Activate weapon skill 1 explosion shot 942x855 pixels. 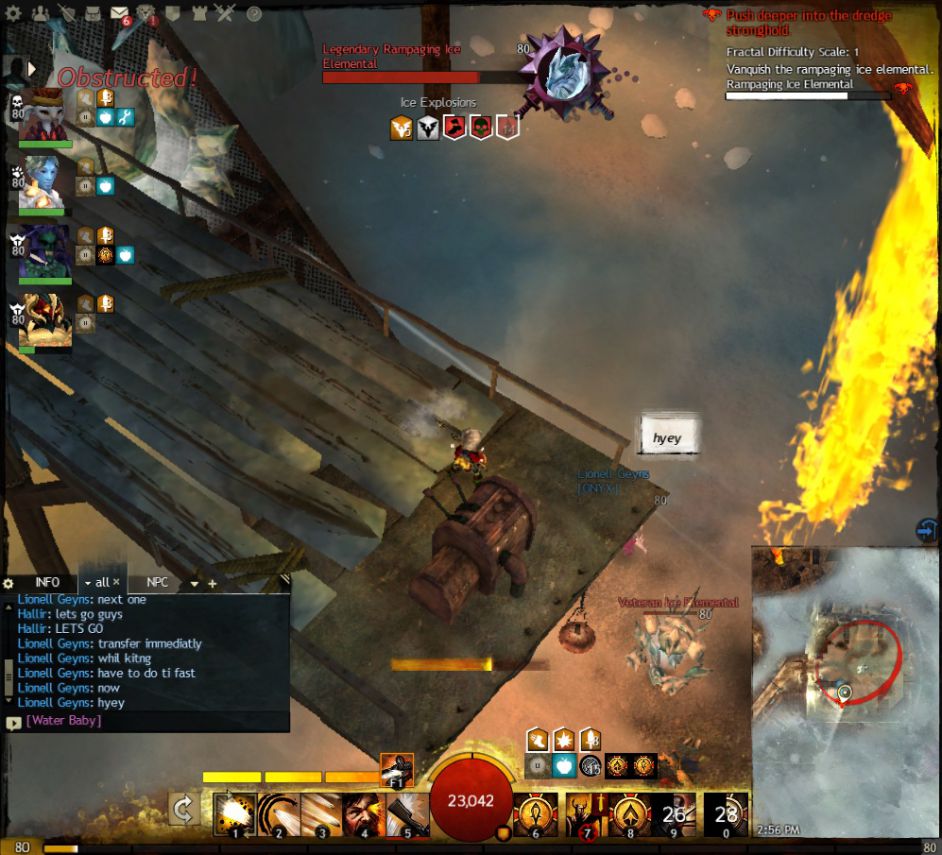click(234, 814)
